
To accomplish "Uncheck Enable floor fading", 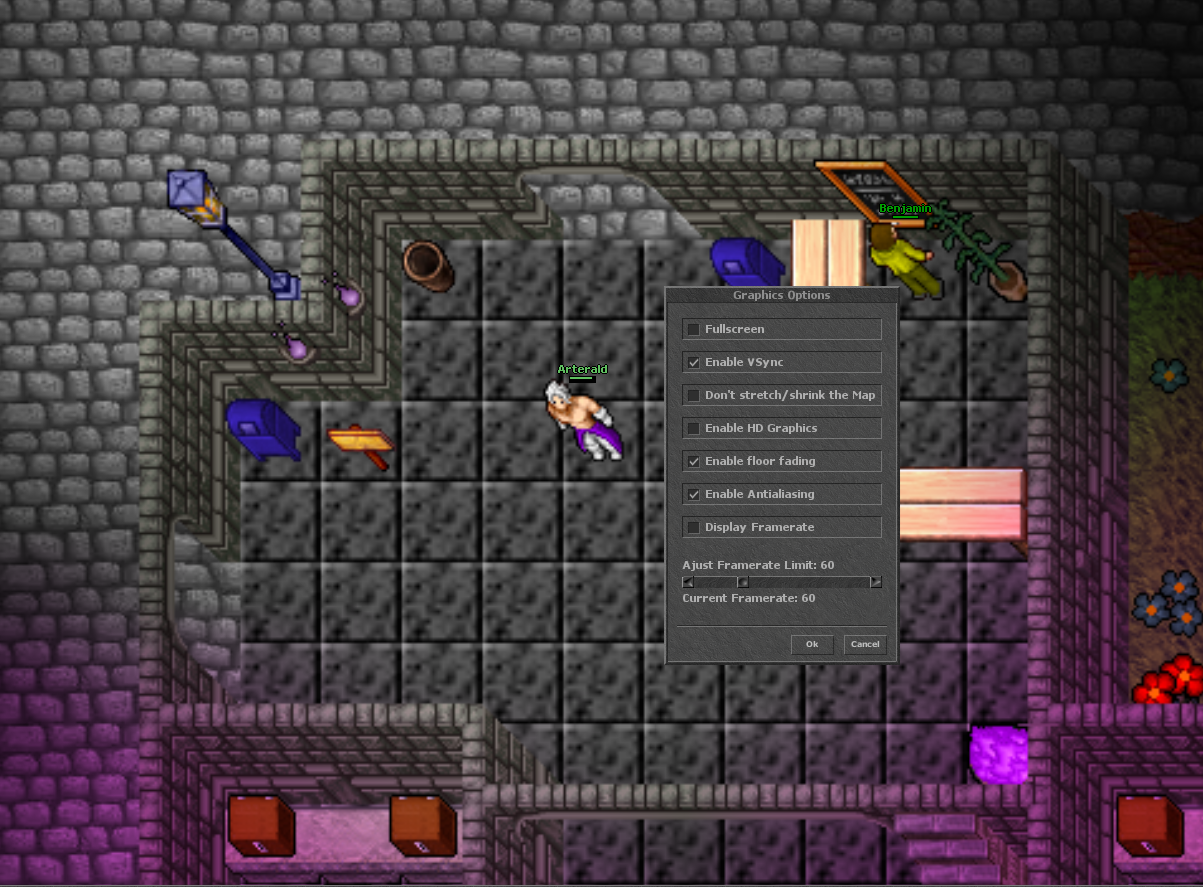I will click(693, 461).
